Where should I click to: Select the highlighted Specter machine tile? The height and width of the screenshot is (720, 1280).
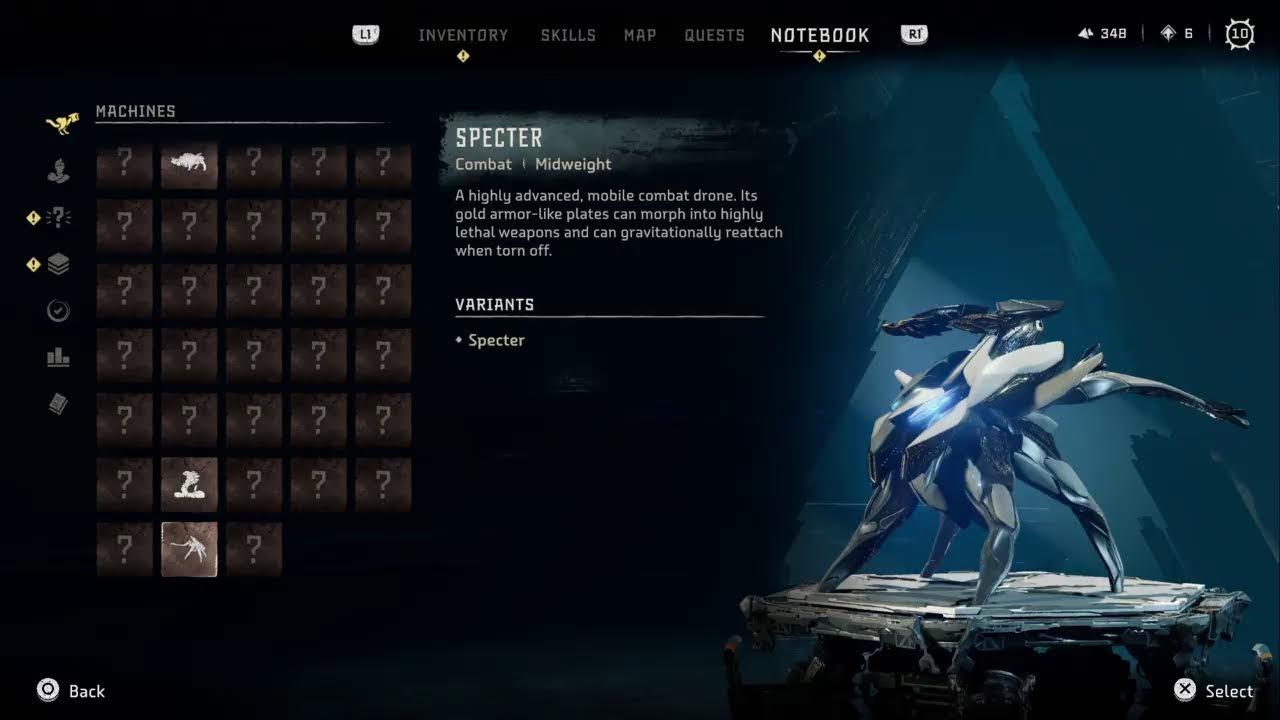tap(189, 548)
